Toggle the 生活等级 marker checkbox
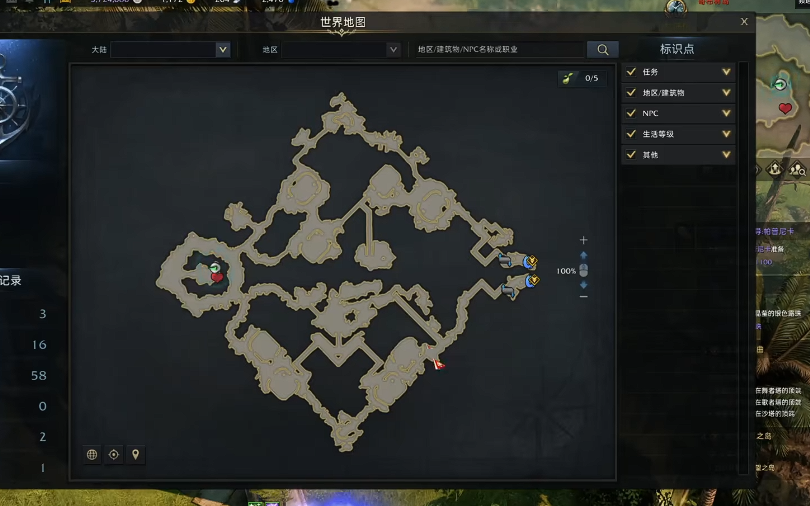Screen dimensions: 810x506 pos(631,134)
